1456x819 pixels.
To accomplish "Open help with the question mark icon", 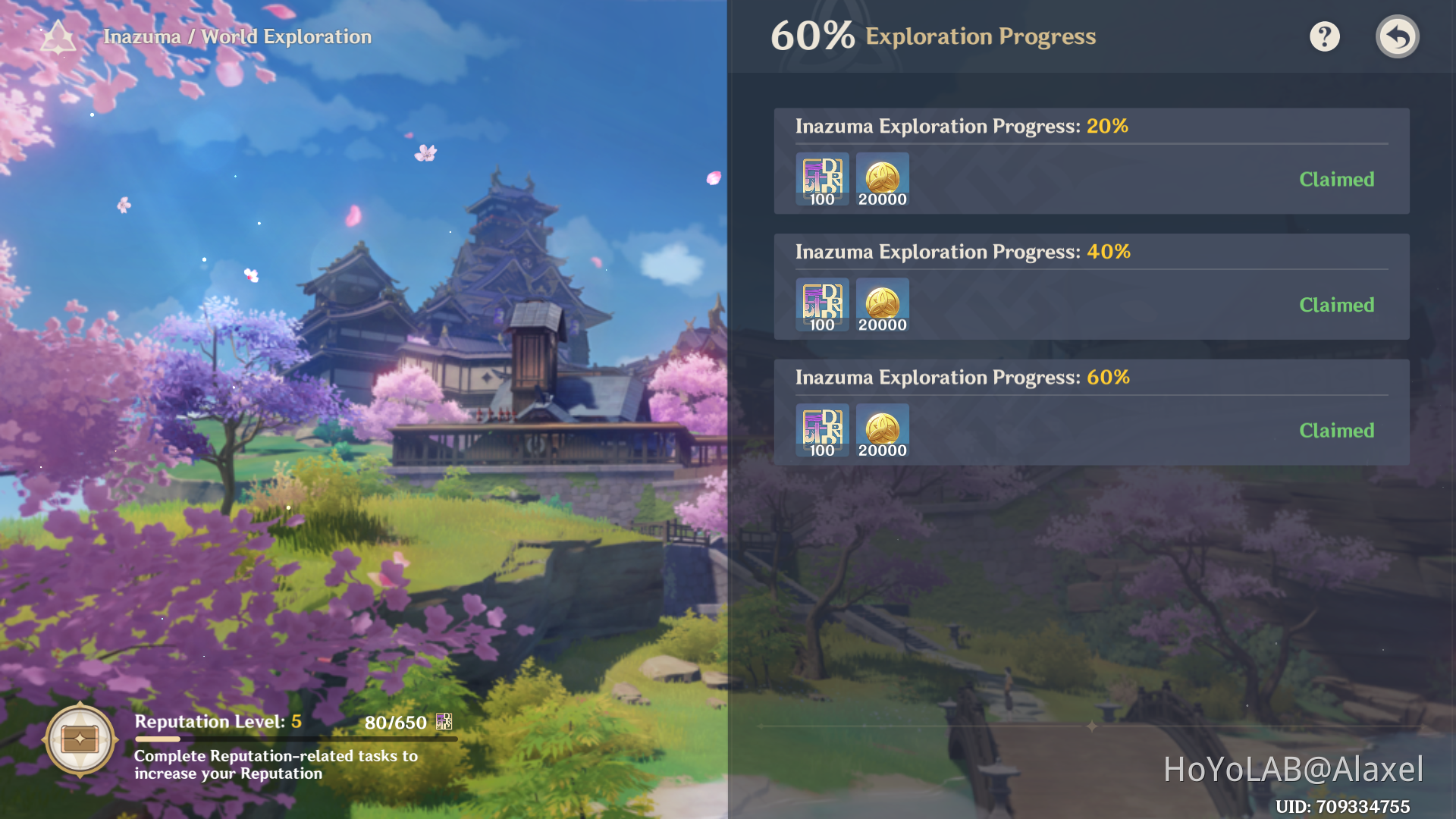I will point(1324,36).
